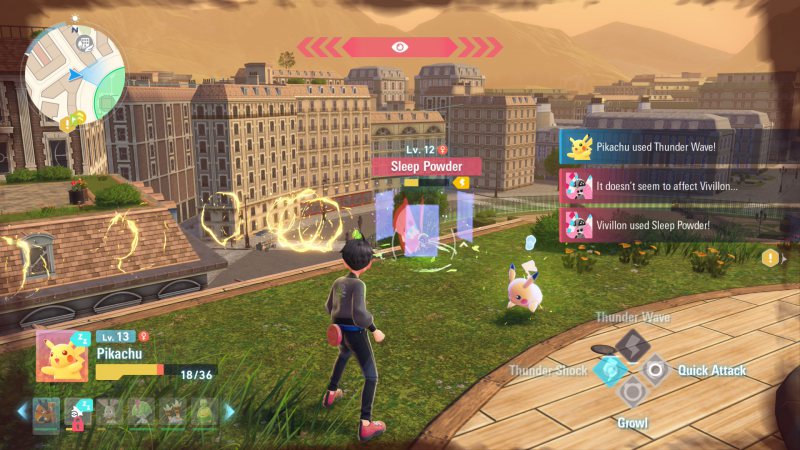Click the building marker on the minimap
800x450 pixels.
point(84,43)
